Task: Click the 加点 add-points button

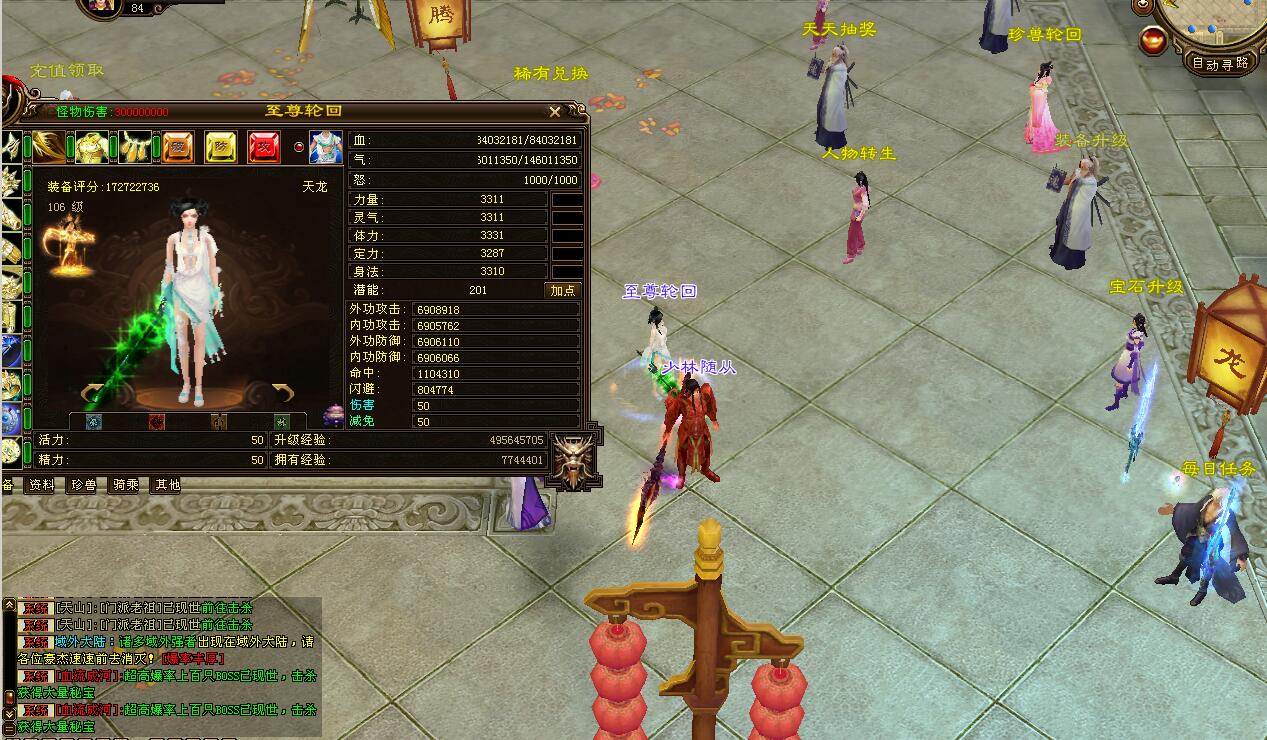Action: click(x=563, y=290)
